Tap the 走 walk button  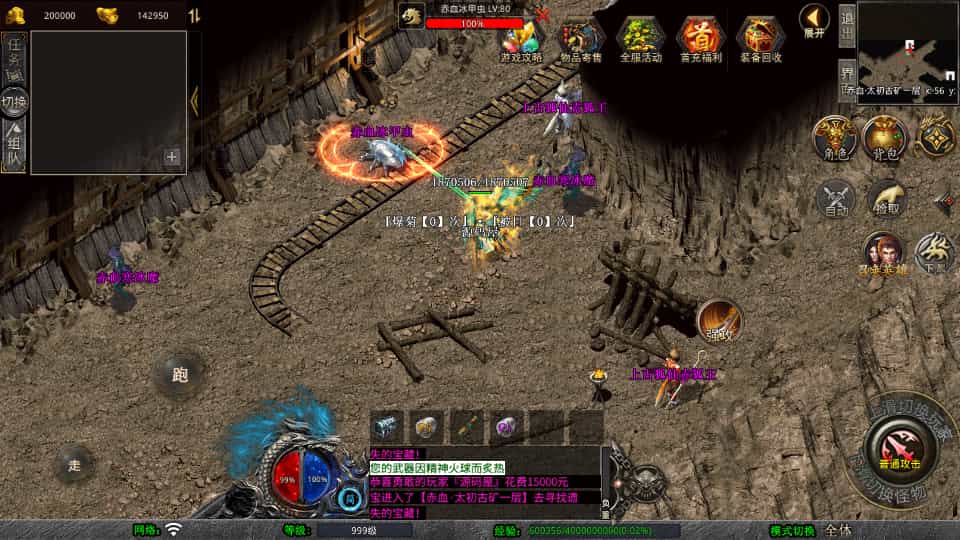(75, 465)
